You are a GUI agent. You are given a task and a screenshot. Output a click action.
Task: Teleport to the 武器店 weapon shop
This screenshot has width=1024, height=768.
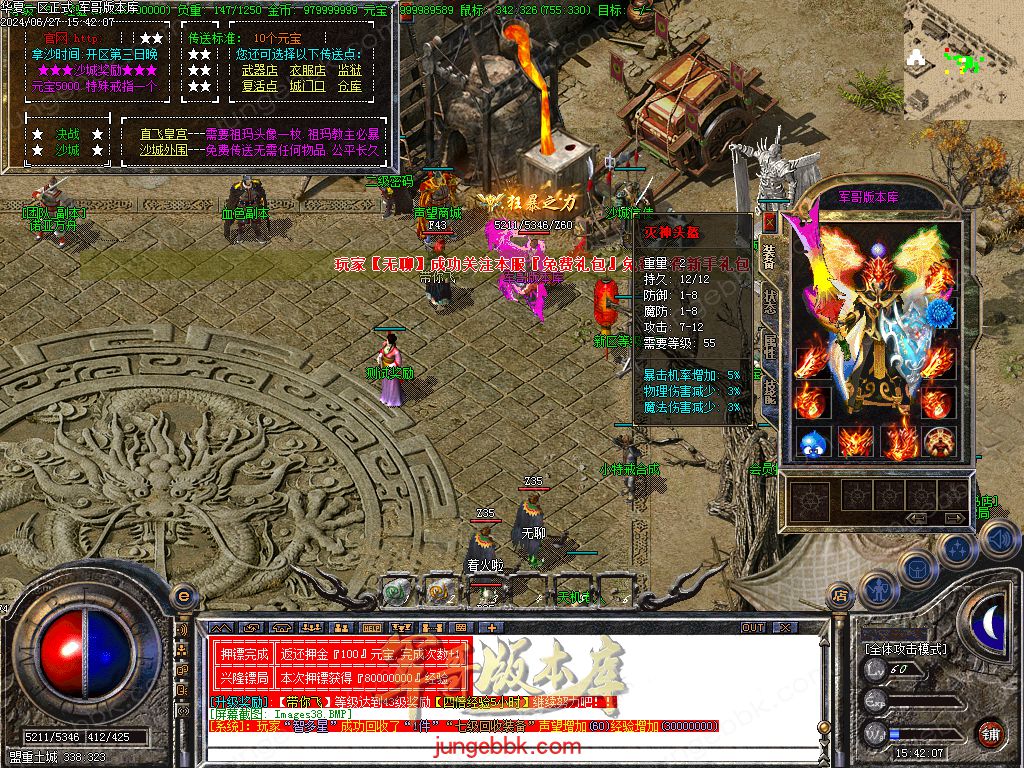[259, 71]
